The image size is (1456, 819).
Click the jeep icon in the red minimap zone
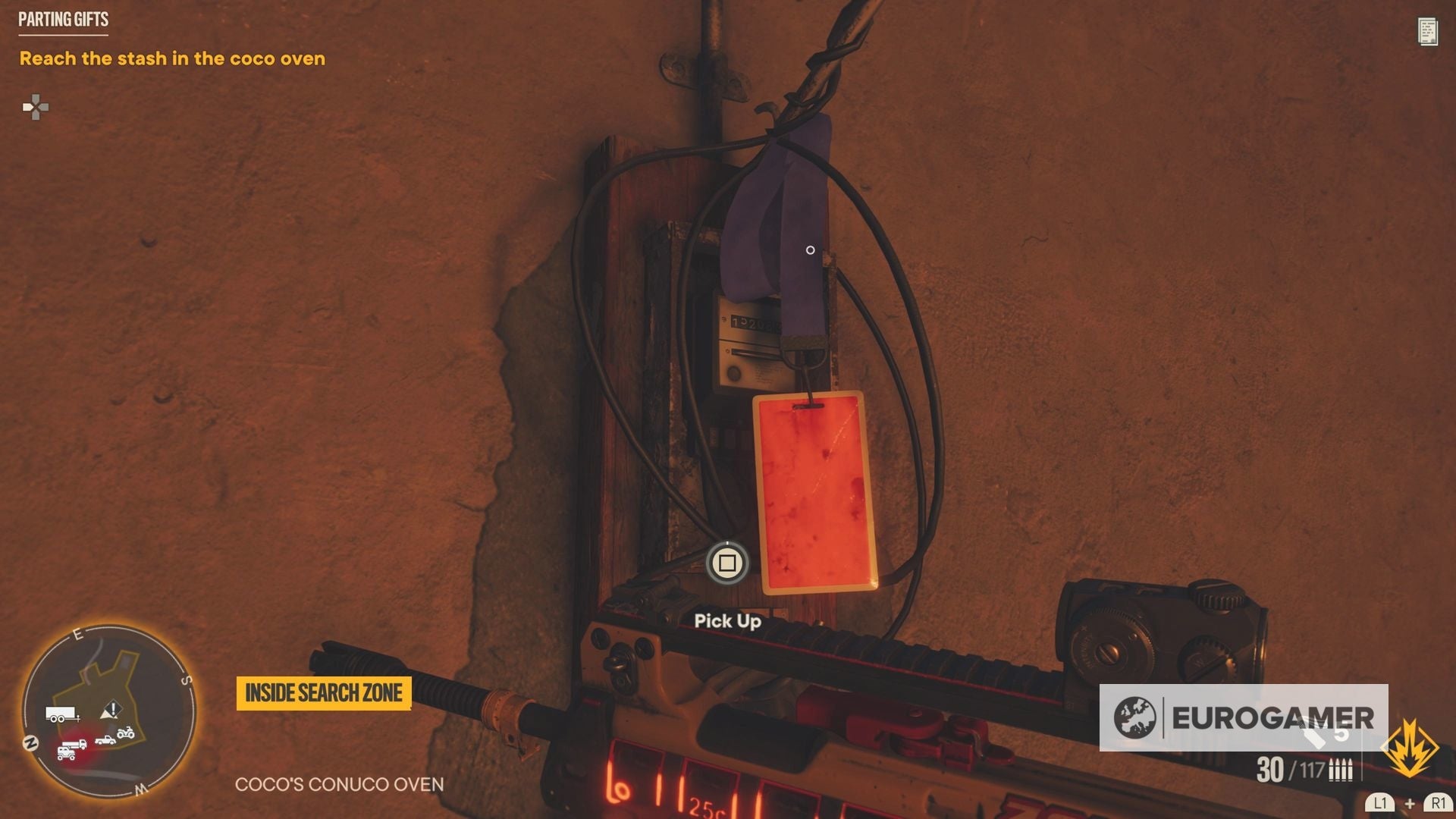pyautogui.click(x=66, y=753)
